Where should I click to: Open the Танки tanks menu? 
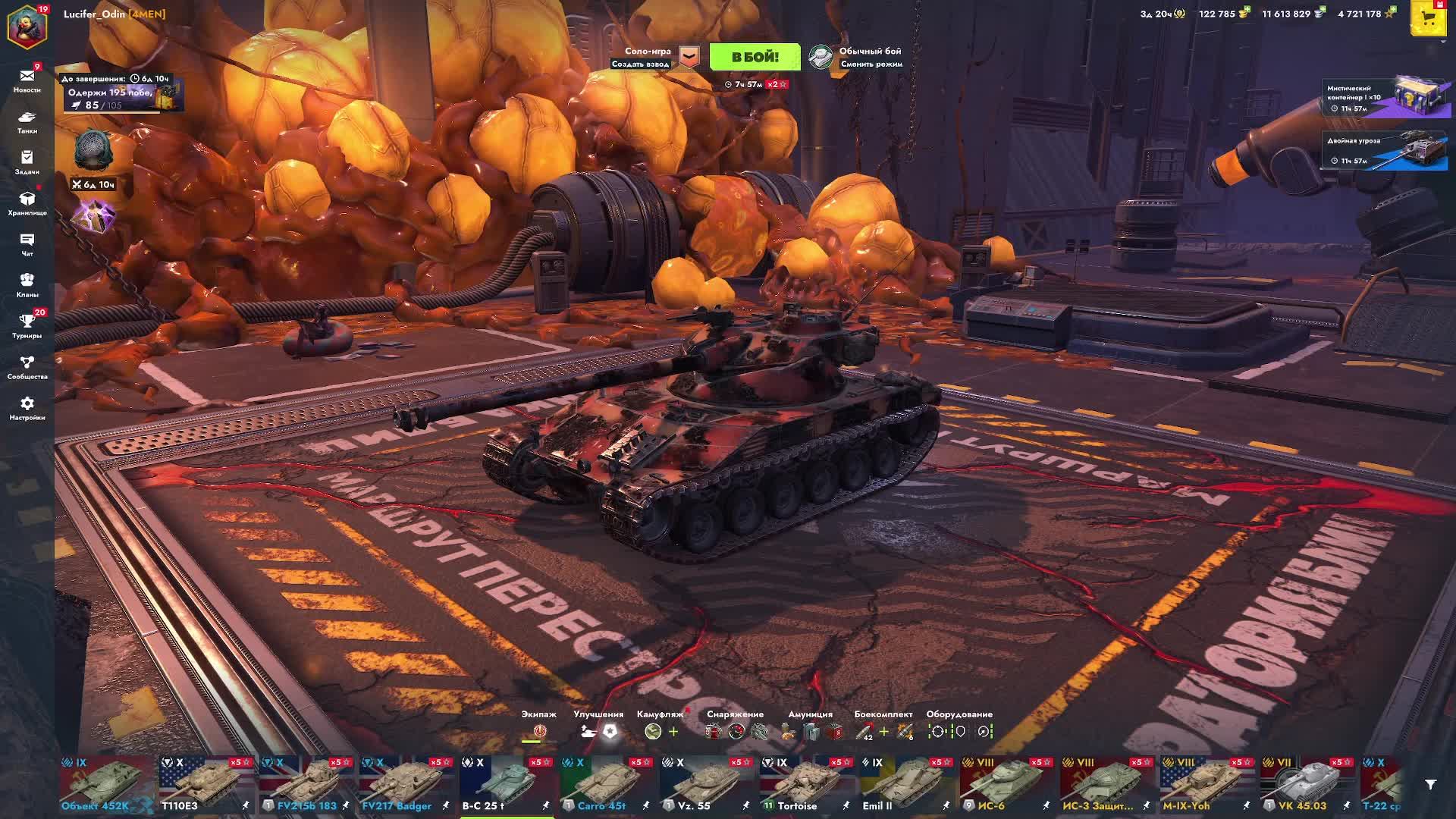(27, 121)
